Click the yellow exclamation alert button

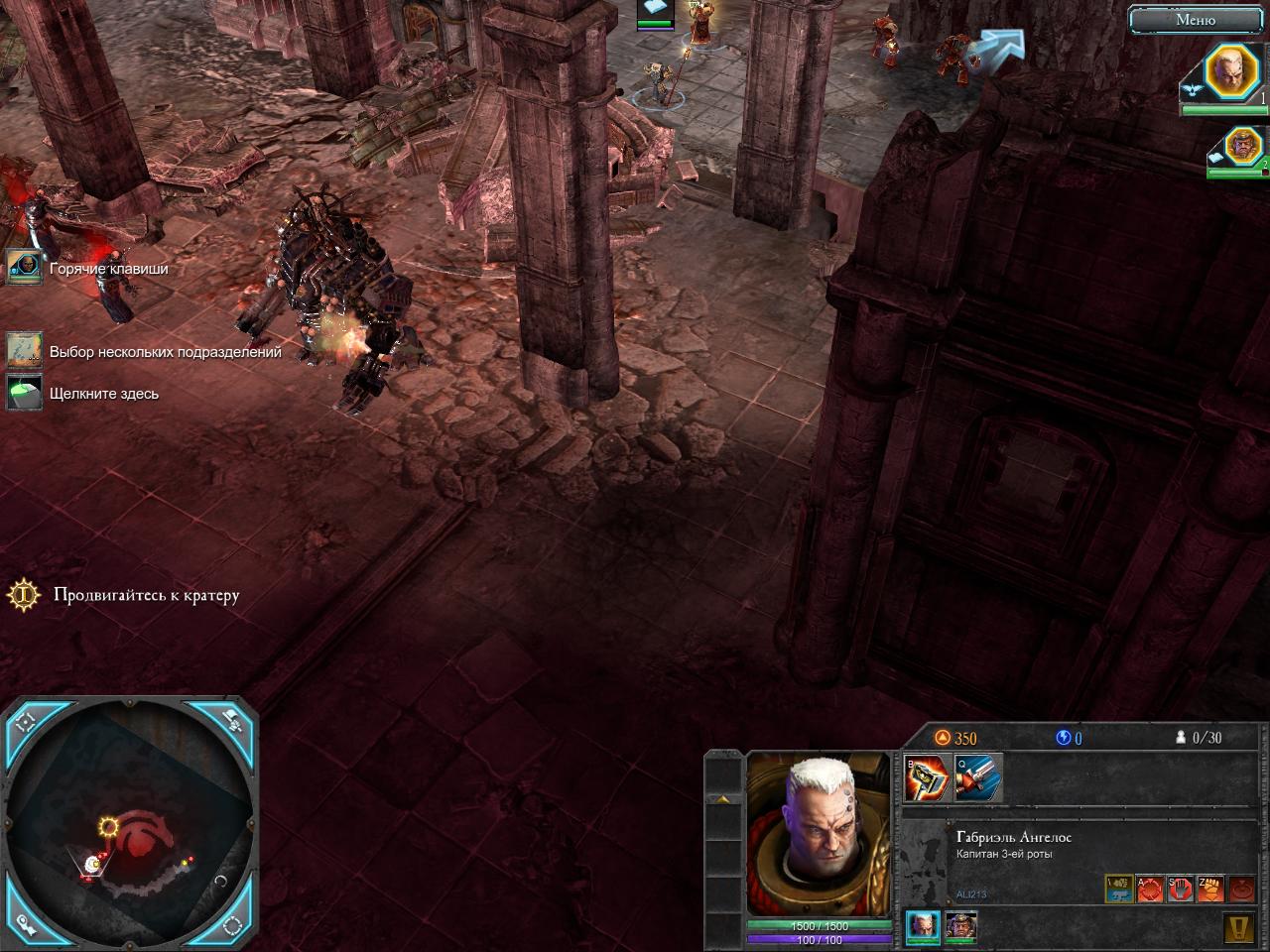tap(1239, 928)
